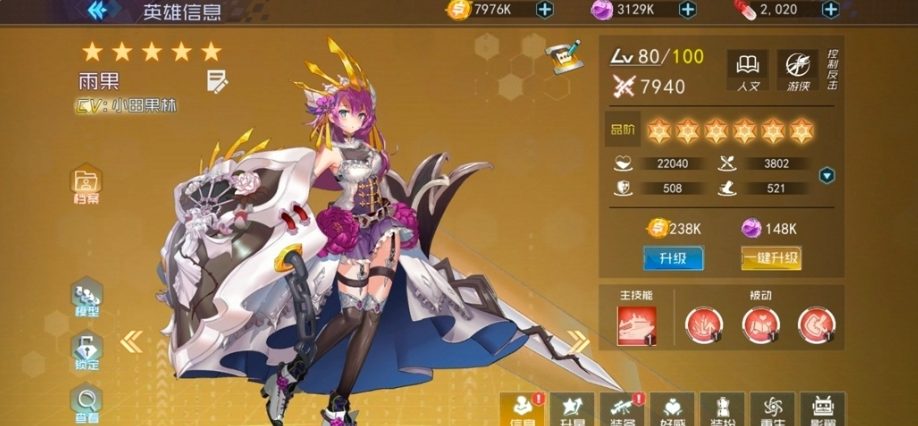The width and height of the screenshot is (918, 426).
Task: Expand the stats with the blue dropdown arrow
Action: click(x=826, y=176)
